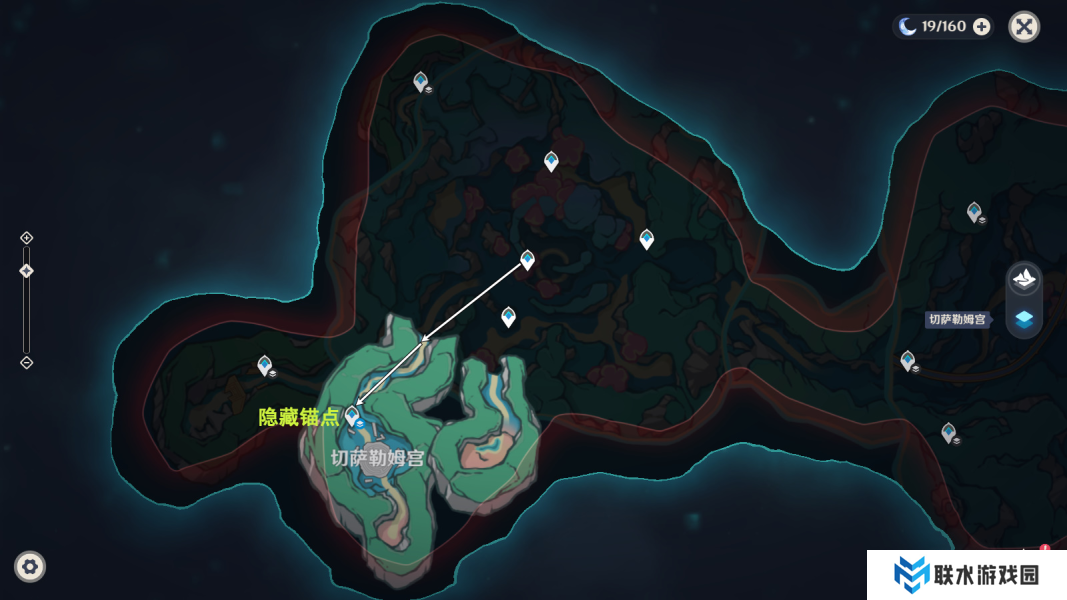This screenshot has width=1067, height=600.
Task: Click the diamond handle on the zoom slider
Action: pos(27,271)
